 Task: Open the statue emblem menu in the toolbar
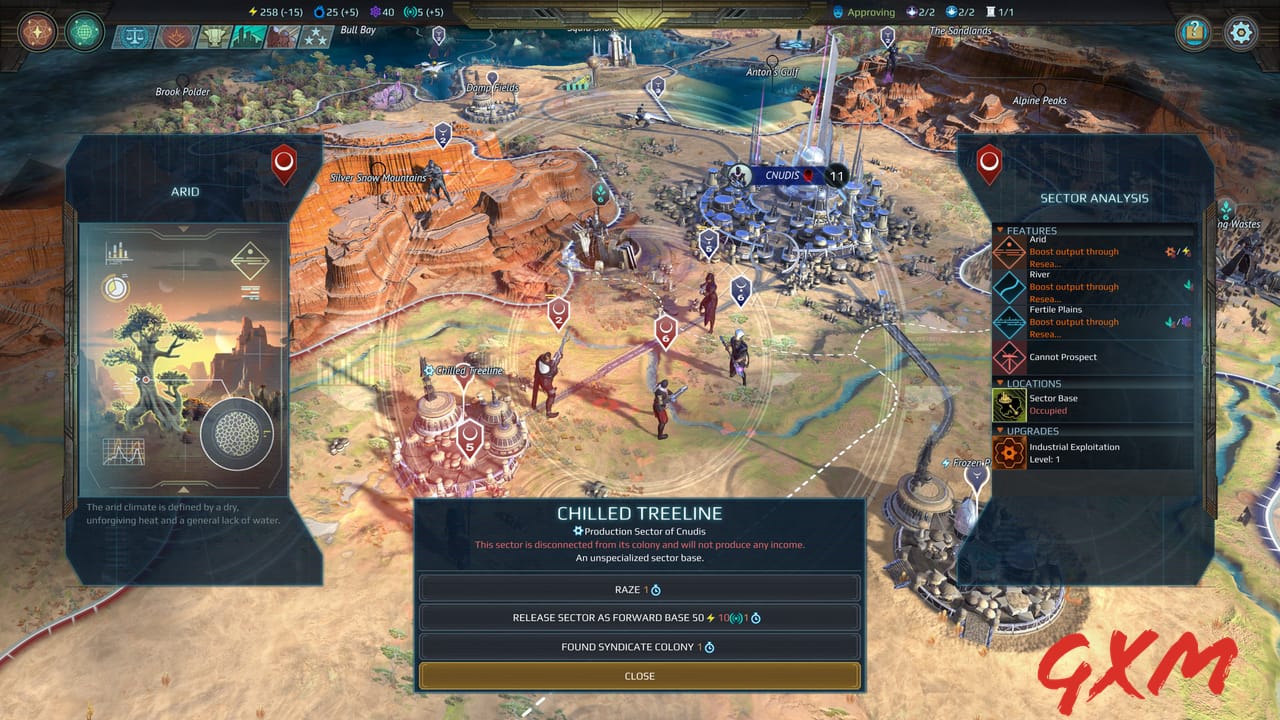(213, 37)
